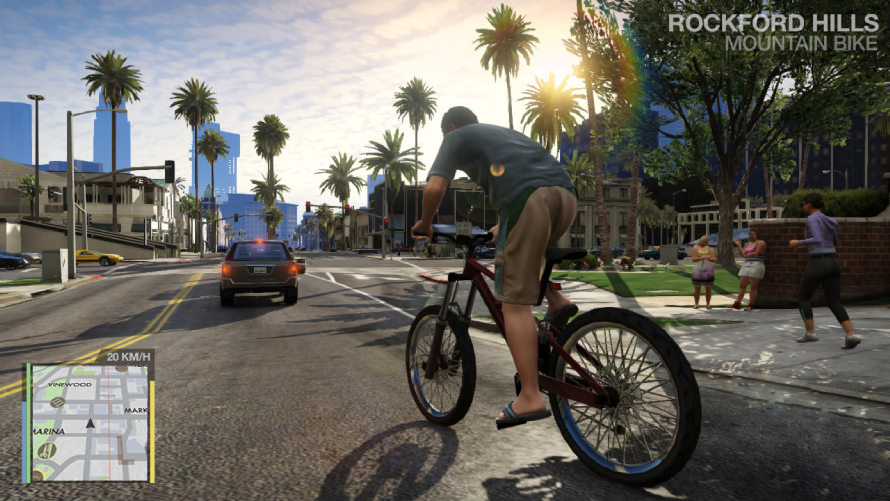This screenshot has height=501, width=890.
Task: Click the round marker below the Vinewood label
Action: 58,402
